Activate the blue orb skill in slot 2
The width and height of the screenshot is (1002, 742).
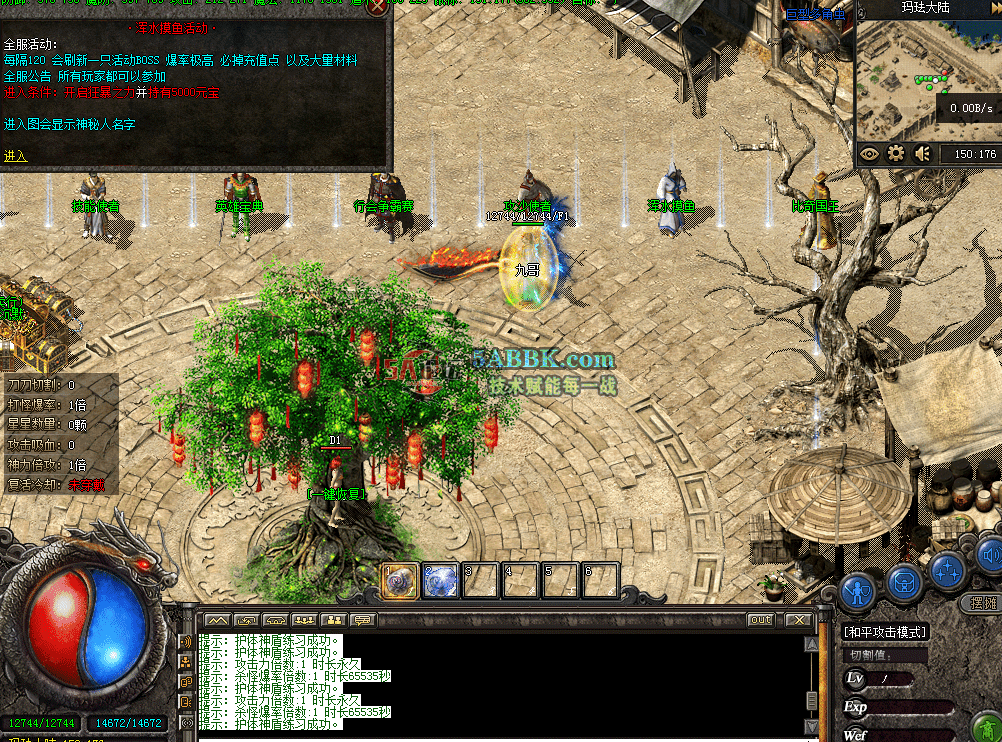pos(440,581)
